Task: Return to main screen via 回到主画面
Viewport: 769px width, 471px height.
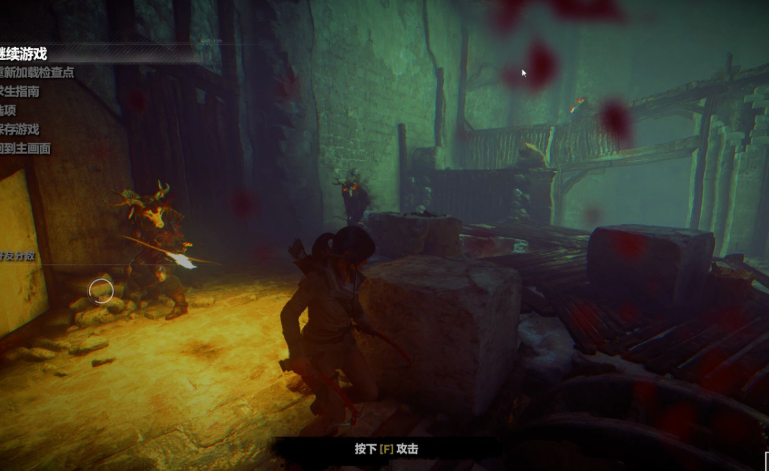Action: 25,148
